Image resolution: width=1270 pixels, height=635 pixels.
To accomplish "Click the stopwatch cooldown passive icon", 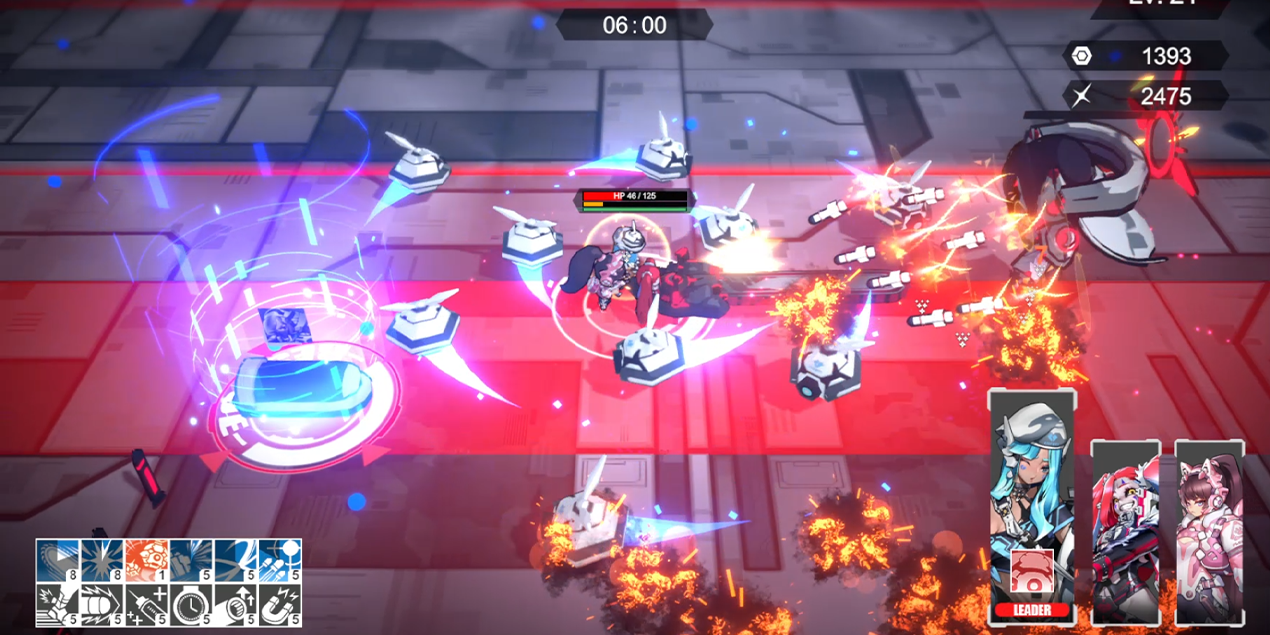I will (191, 605).
